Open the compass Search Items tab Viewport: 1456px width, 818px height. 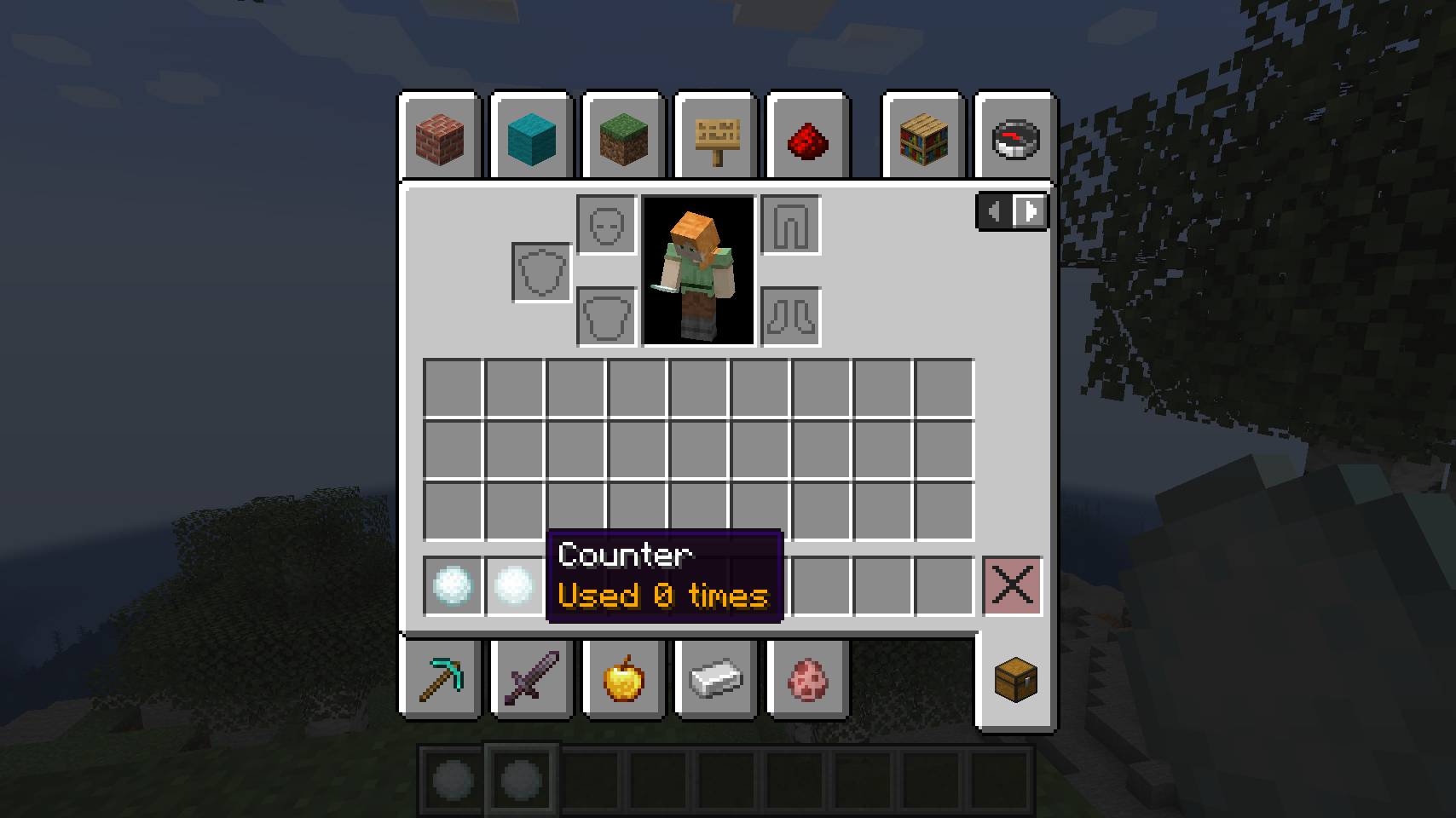tap(1014, 139)
